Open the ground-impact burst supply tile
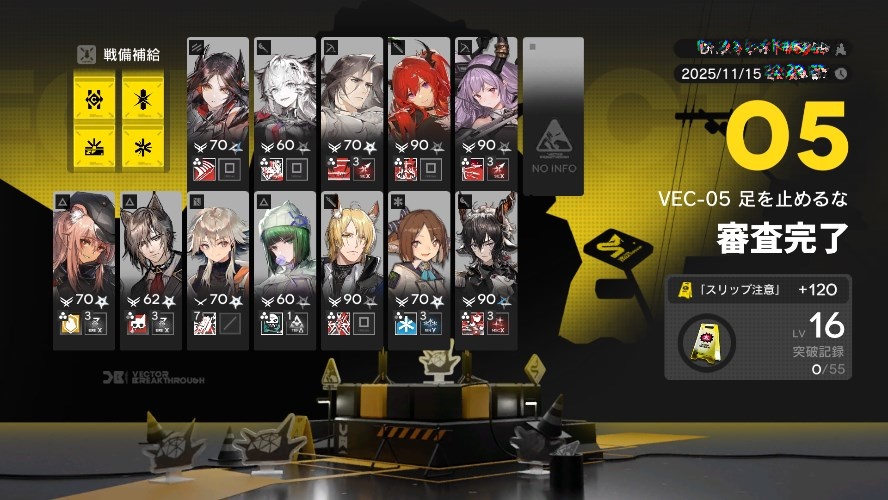The image size is (888, 500). click(x=93, y=148)
